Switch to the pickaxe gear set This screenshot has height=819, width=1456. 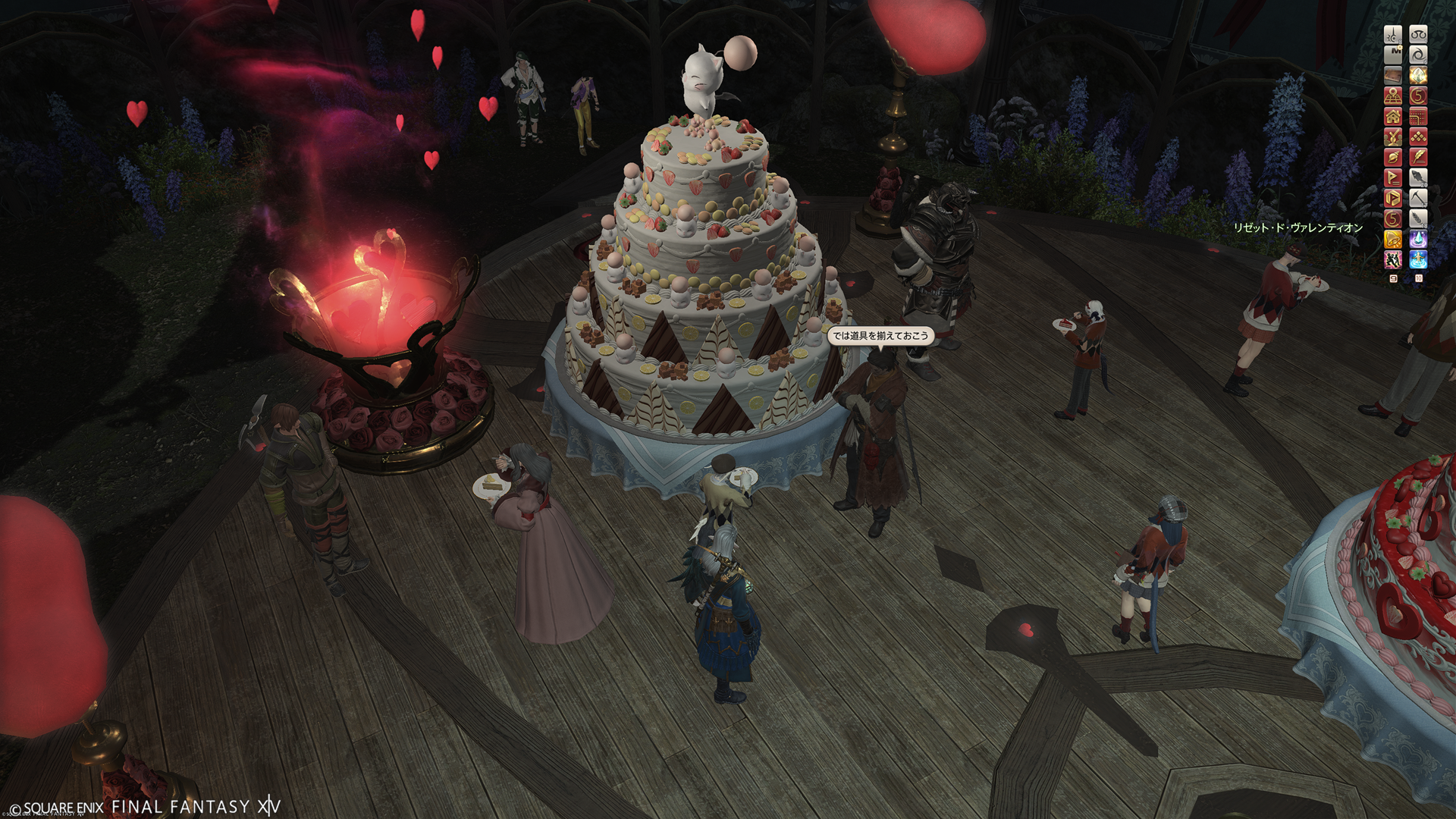pyautogui.click(x=1418, y=198)
